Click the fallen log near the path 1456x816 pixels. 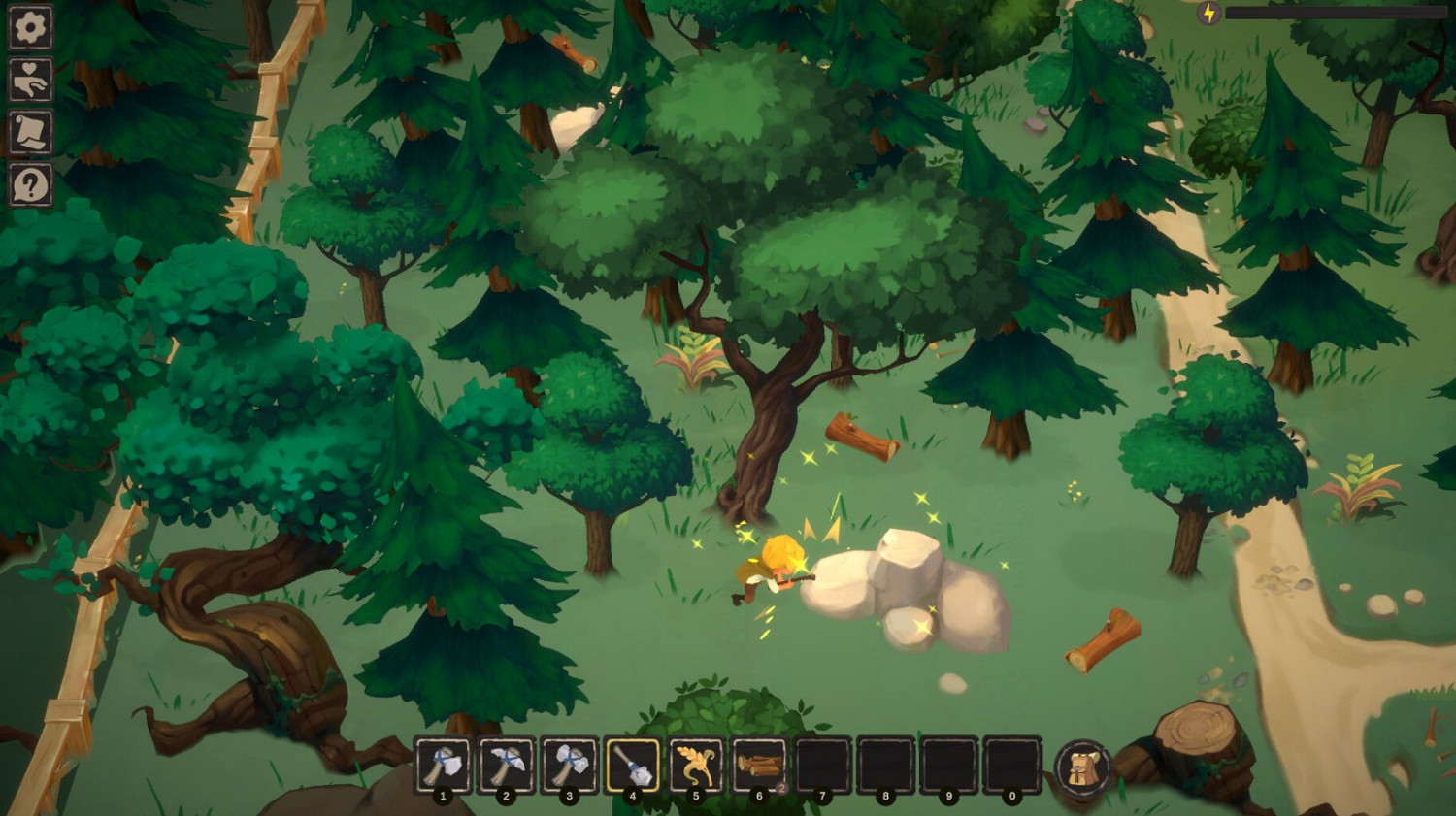pos(1105,640)
